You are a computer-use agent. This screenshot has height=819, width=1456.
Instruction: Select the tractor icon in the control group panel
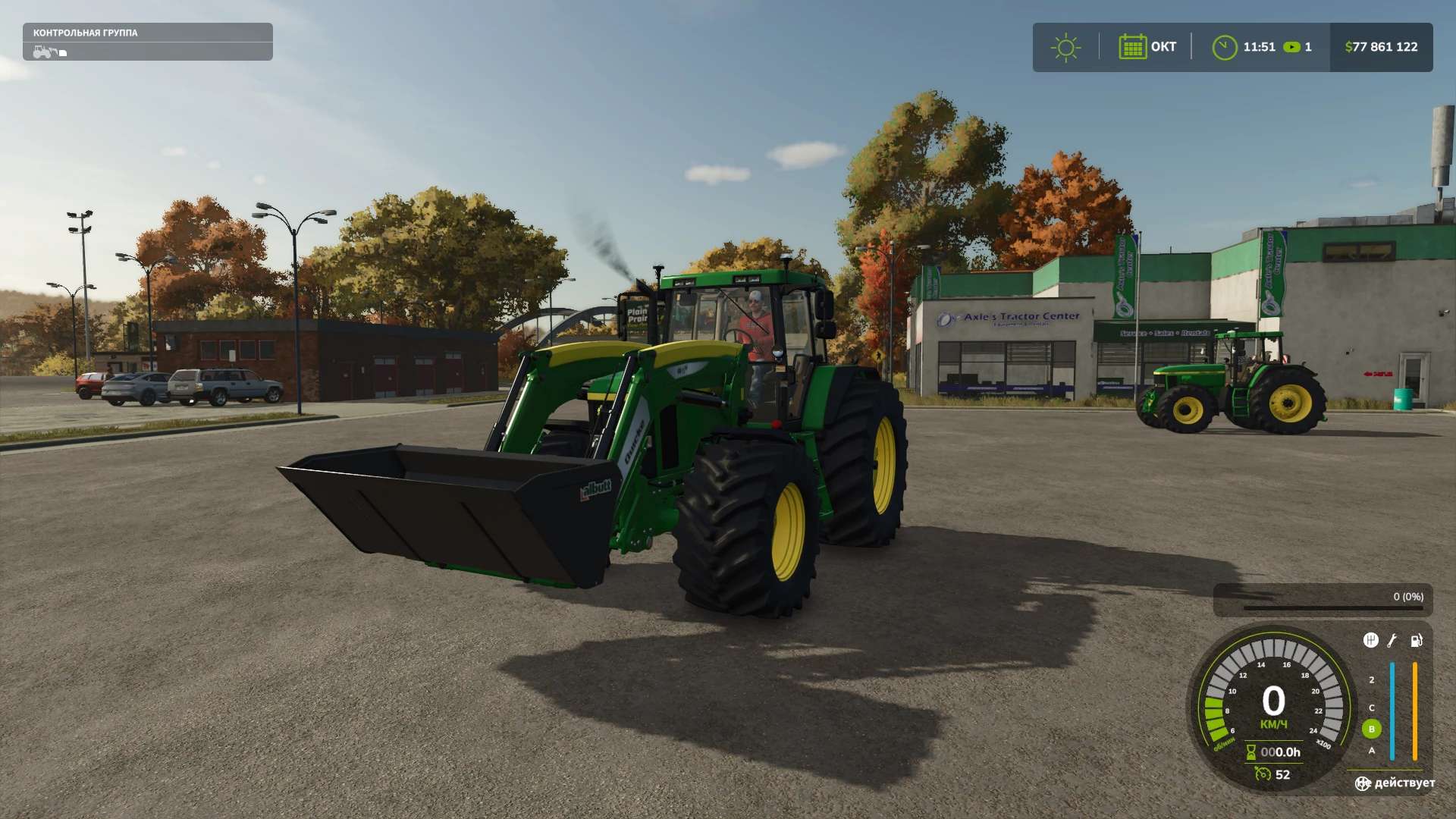(45, 52)
